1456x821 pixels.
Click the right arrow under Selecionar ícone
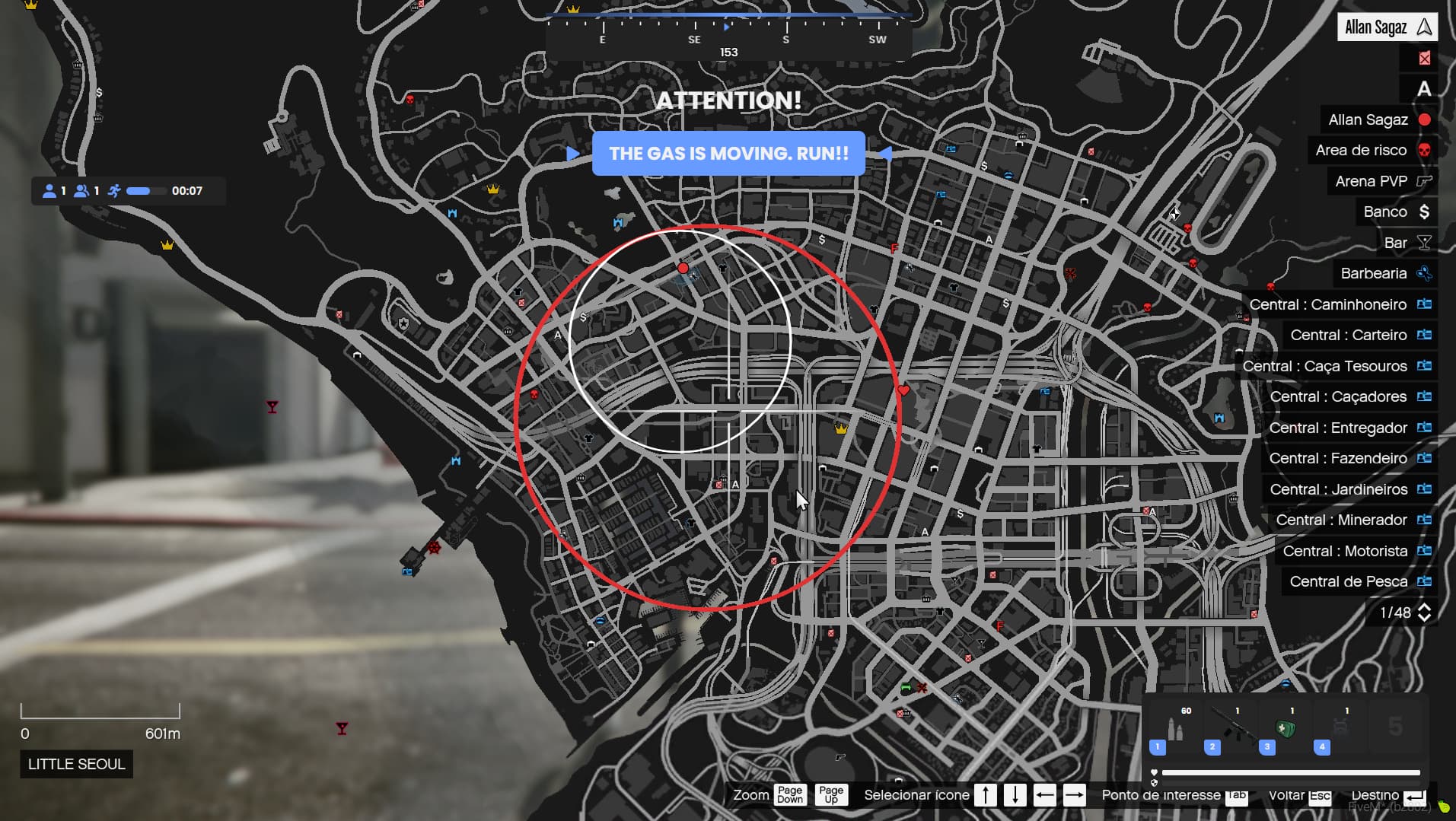click(x=1075, y=794)
